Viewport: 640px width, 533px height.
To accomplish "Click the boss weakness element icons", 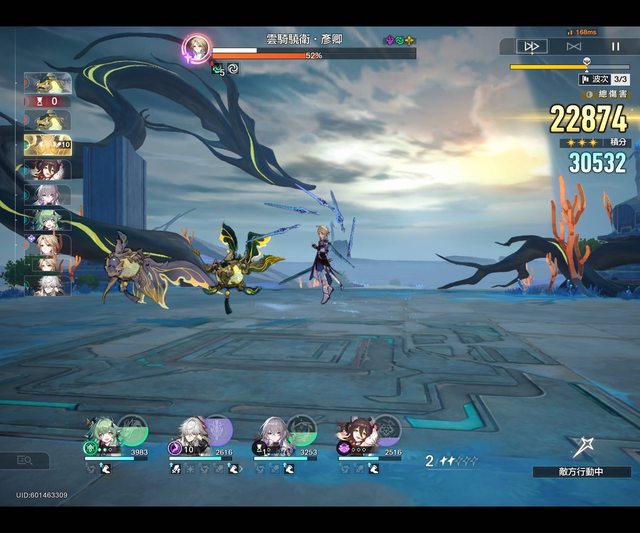I will click(x=400, y=41).
